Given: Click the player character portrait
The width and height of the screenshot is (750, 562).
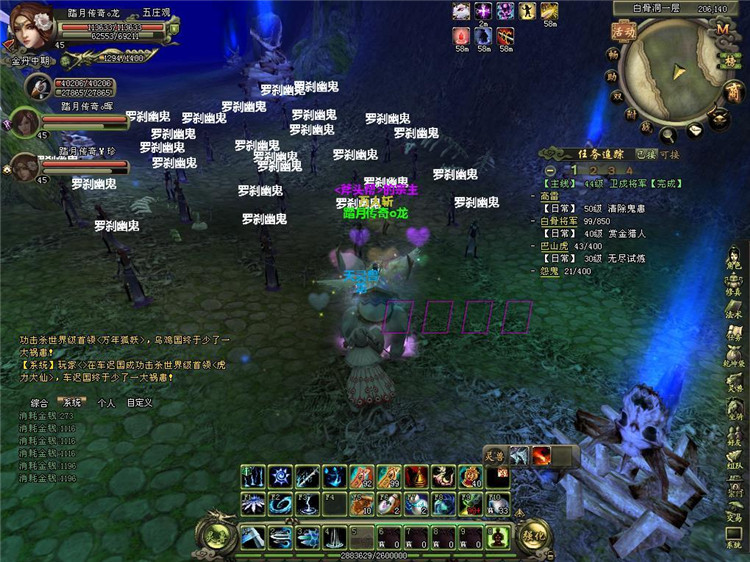Looking at the screenshot, I should 30,27.
